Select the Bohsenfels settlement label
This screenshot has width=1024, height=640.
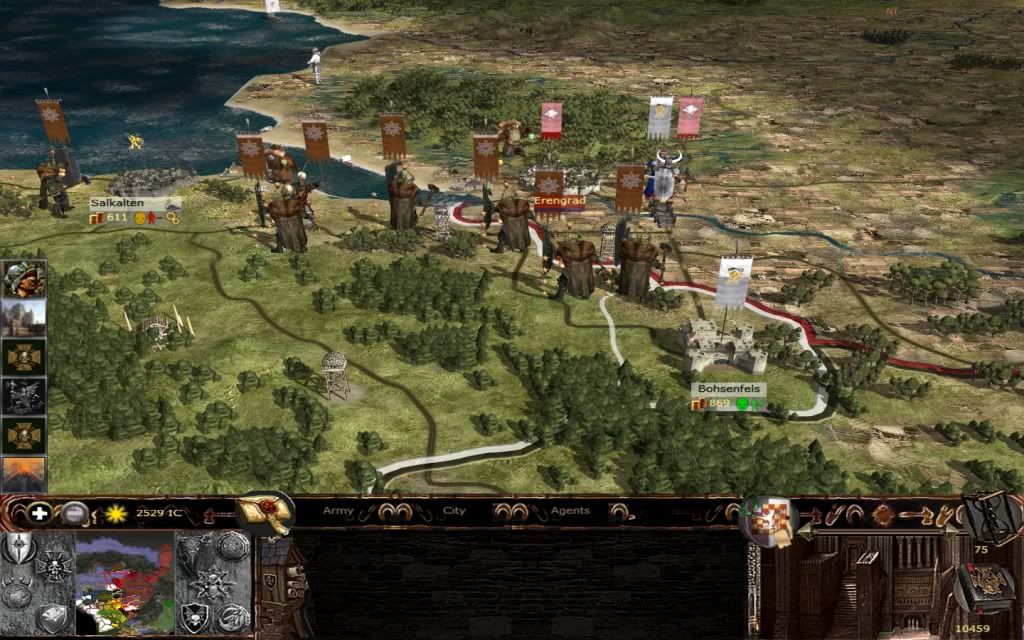coord(728,389)
